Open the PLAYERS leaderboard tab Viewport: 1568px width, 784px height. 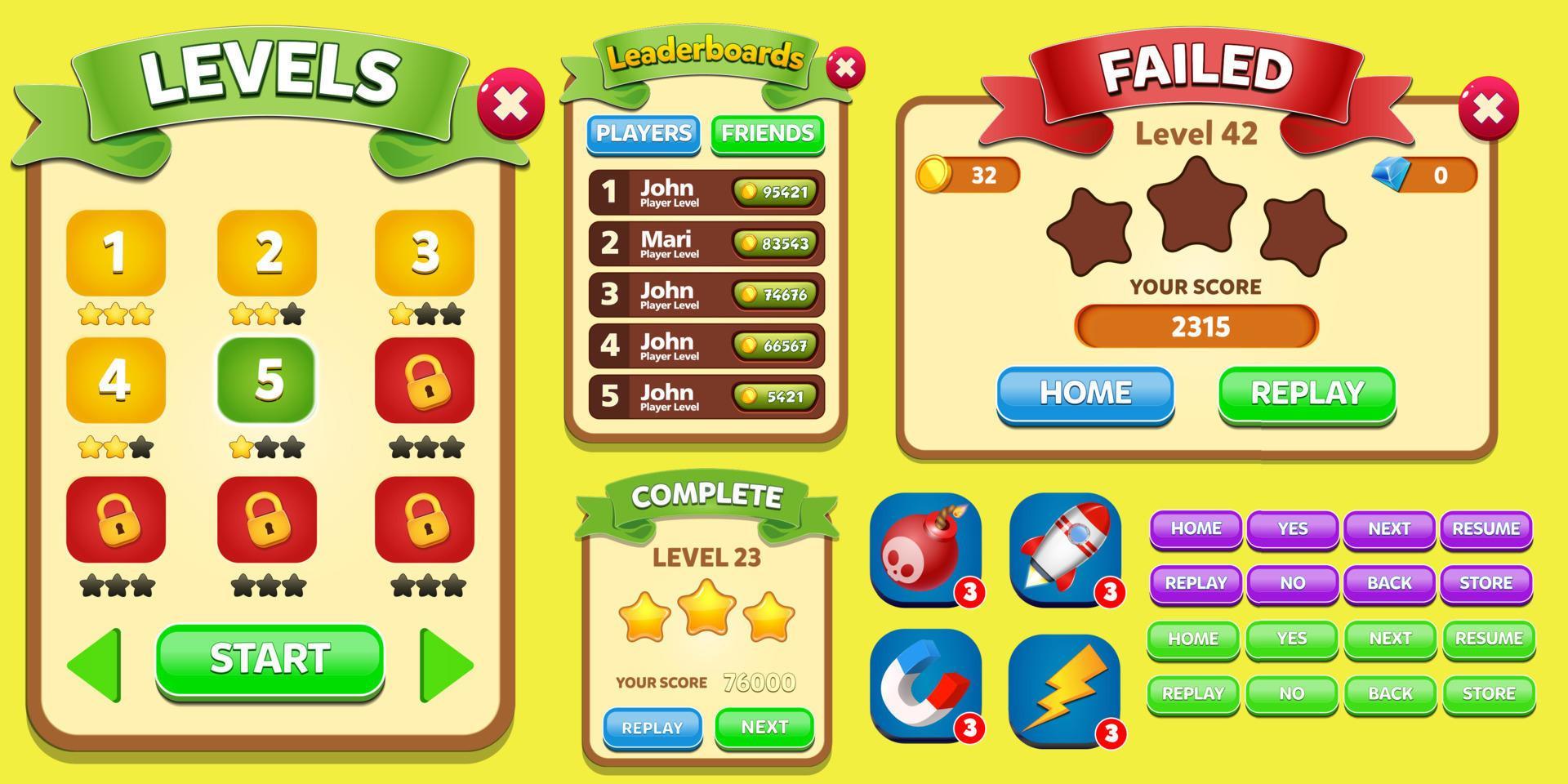point(643,135)
